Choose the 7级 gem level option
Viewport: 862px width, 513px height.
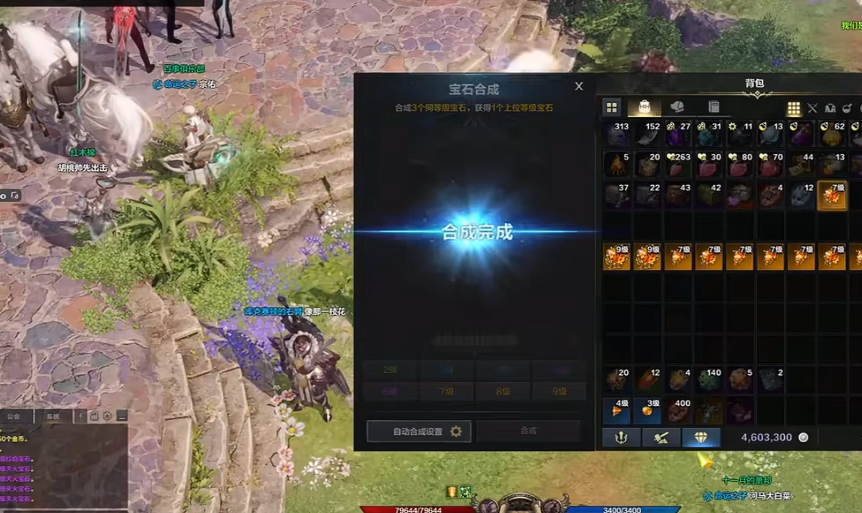[x=445, y=392]
